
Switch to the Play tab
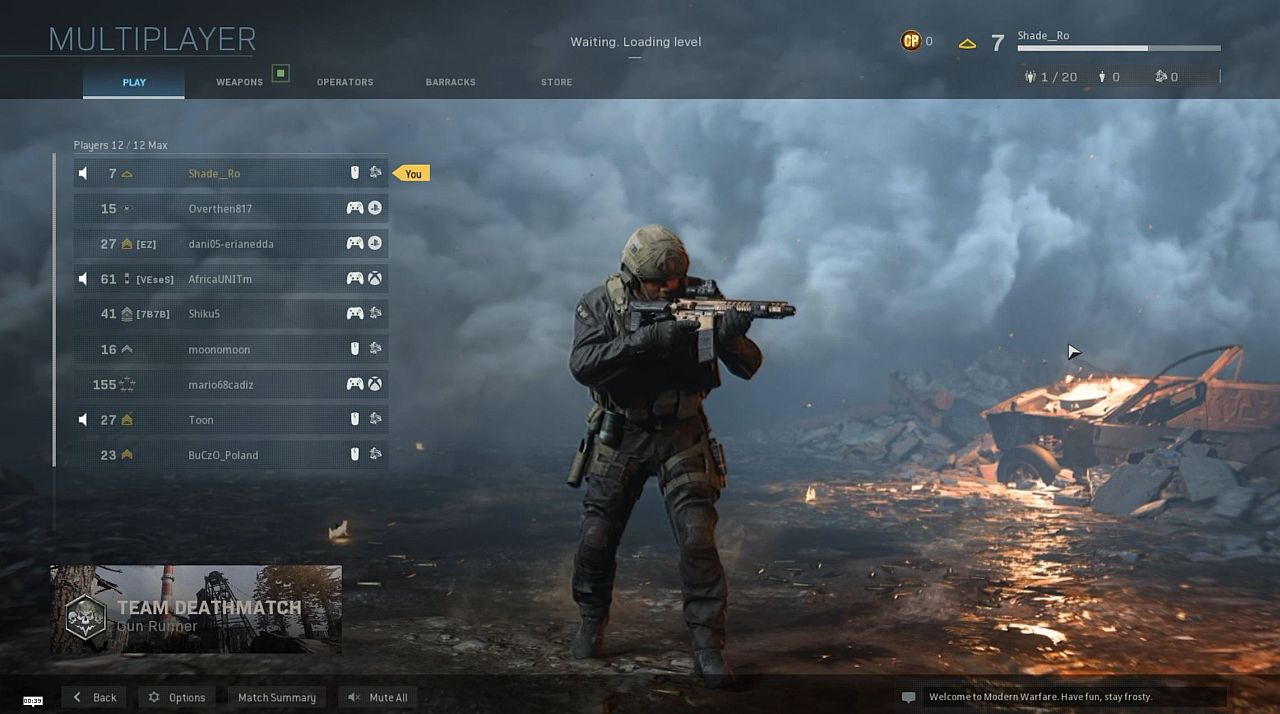[x=134, y=82]
